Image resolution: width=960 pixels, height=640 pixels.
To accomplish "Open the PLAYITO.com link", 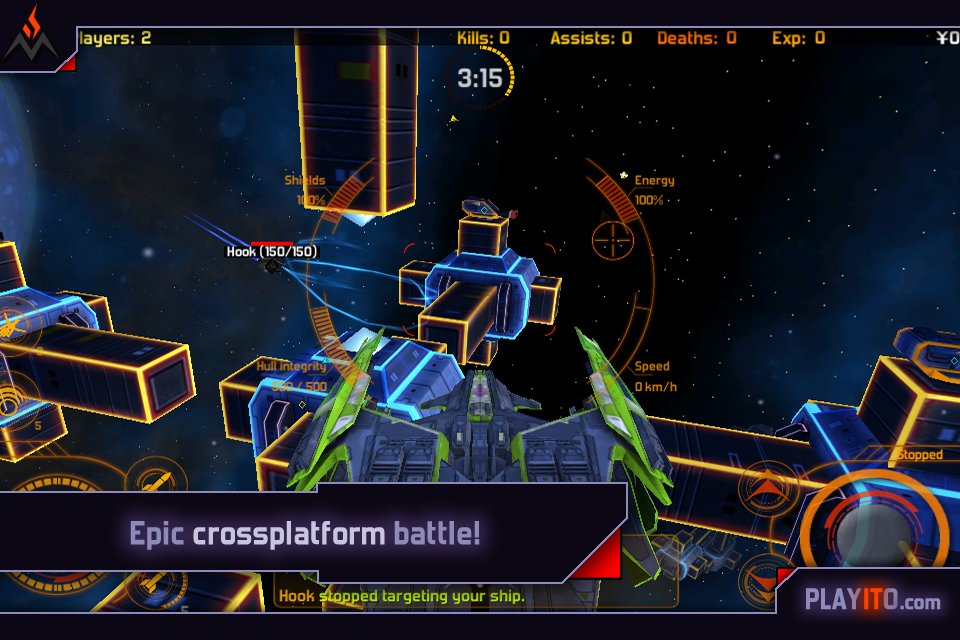I will click(872, 601).
